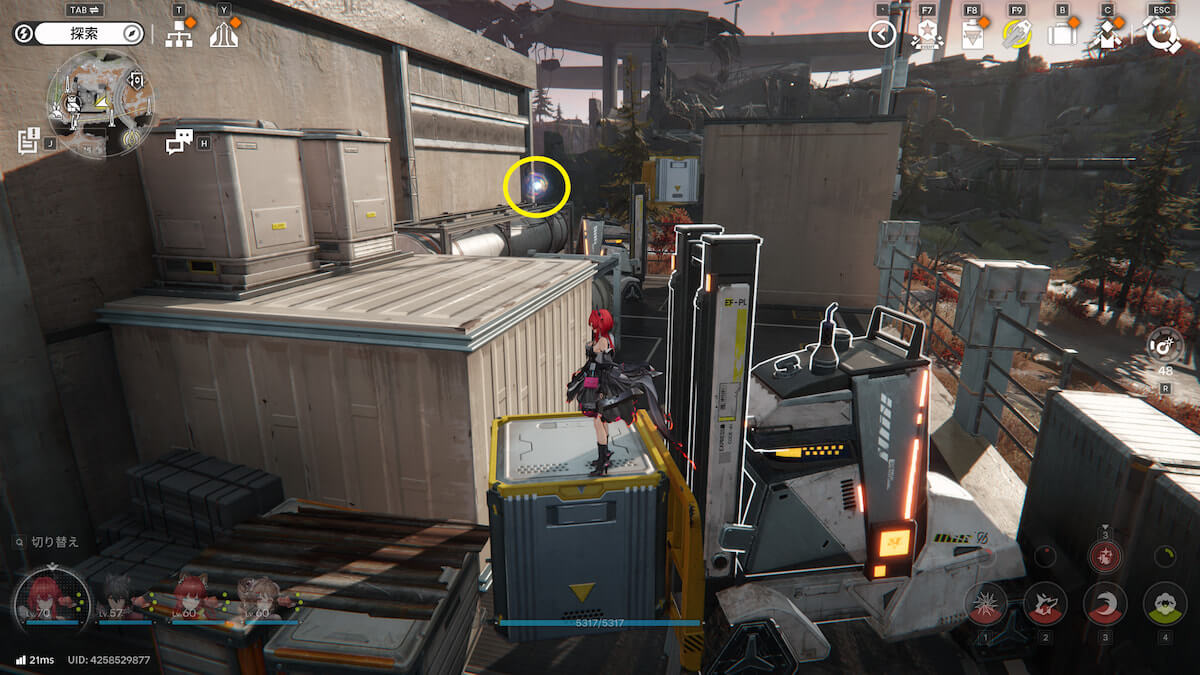Open the chat speech bubbles icon
Viewport: 1200px width, 675px height.
tap(178, 142)
